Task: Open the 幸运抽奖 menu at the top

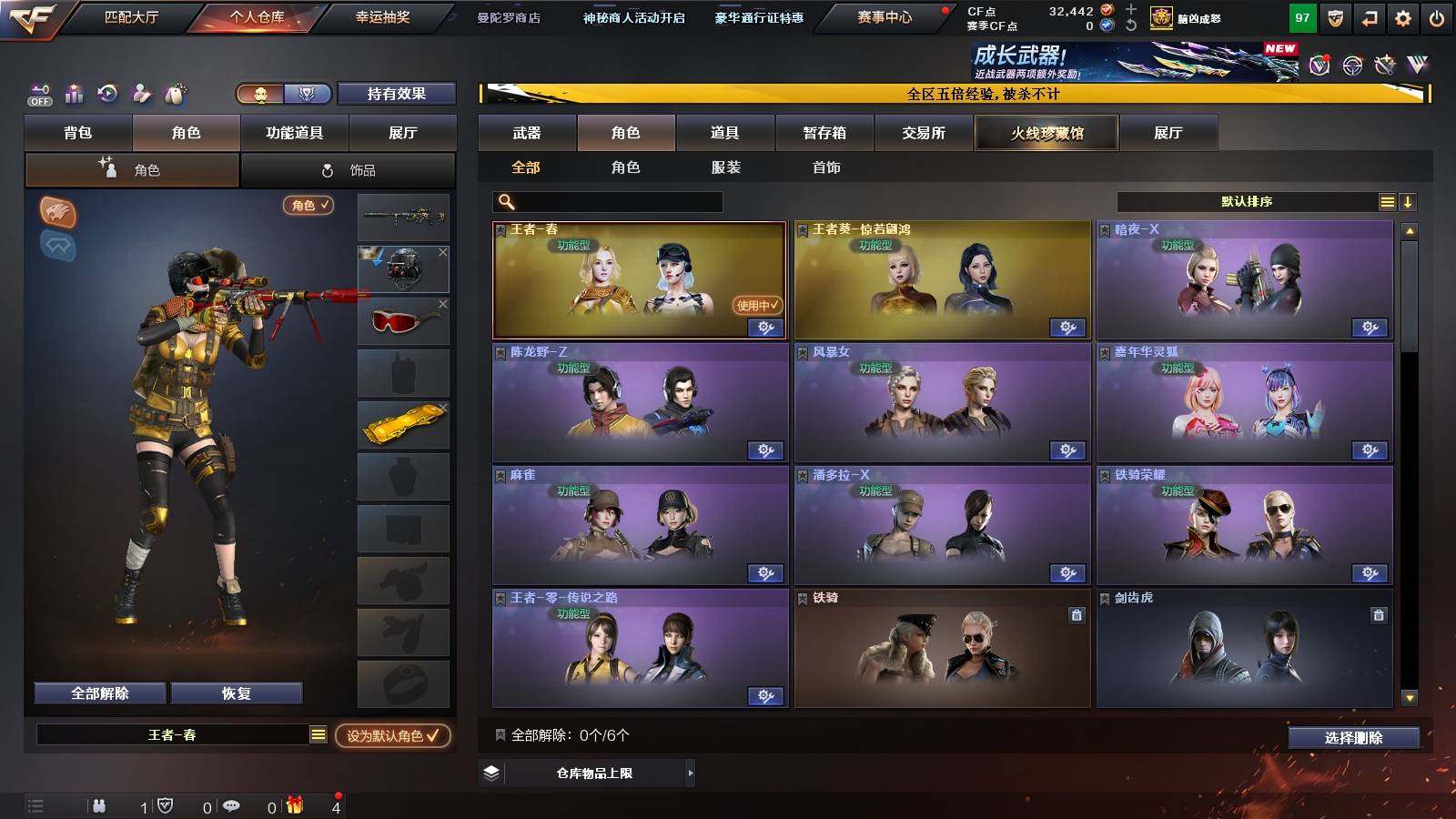Action: [x=382, y=15]
